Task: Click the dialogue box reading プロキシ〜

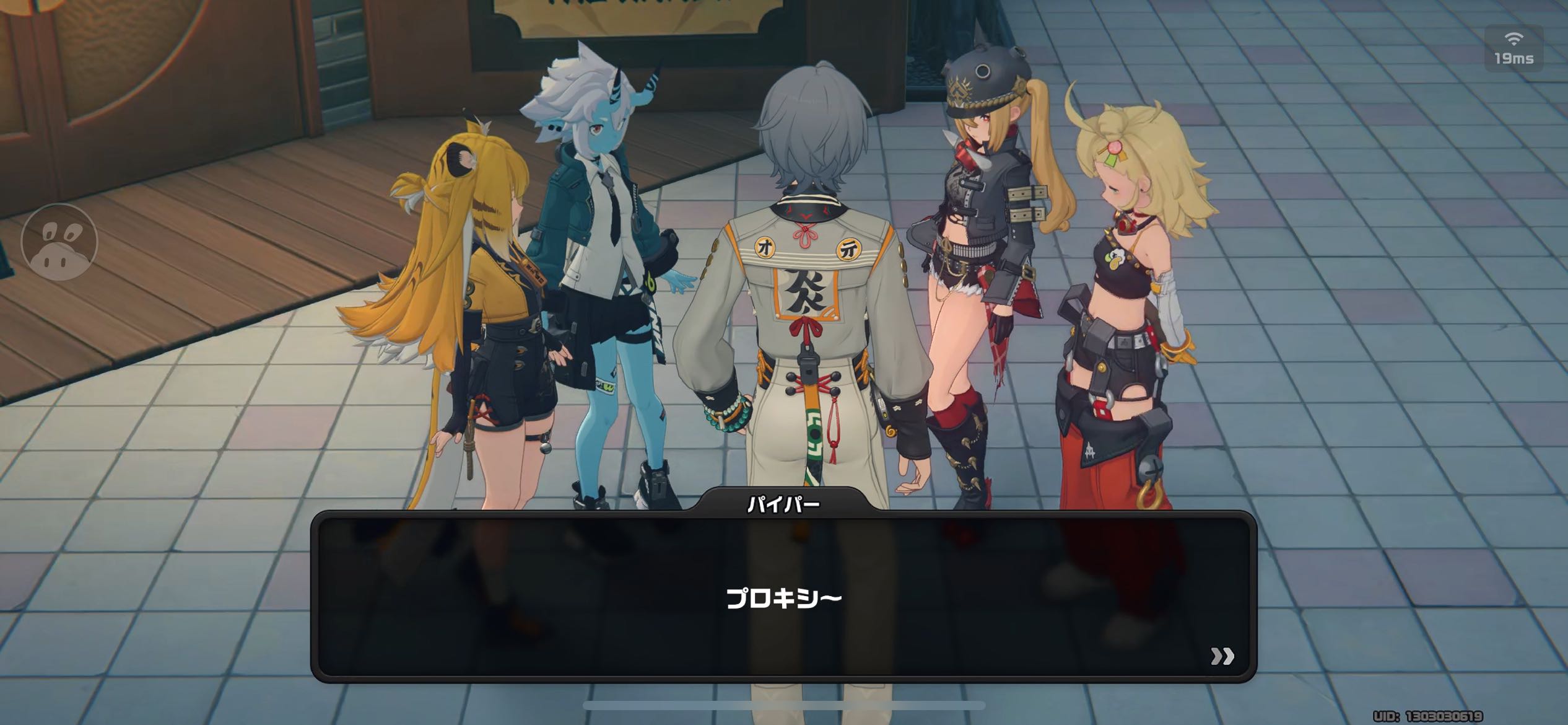Action: pyautogui.click(x=783, y=597)
